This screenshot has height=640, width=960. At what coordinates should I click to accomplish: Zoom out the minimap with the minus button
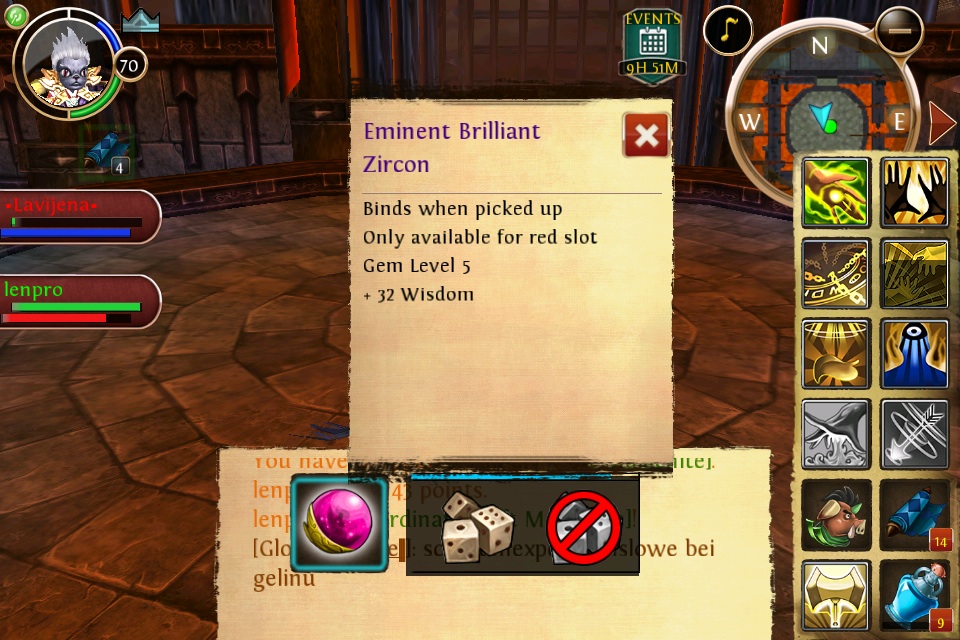pos(899,31)
